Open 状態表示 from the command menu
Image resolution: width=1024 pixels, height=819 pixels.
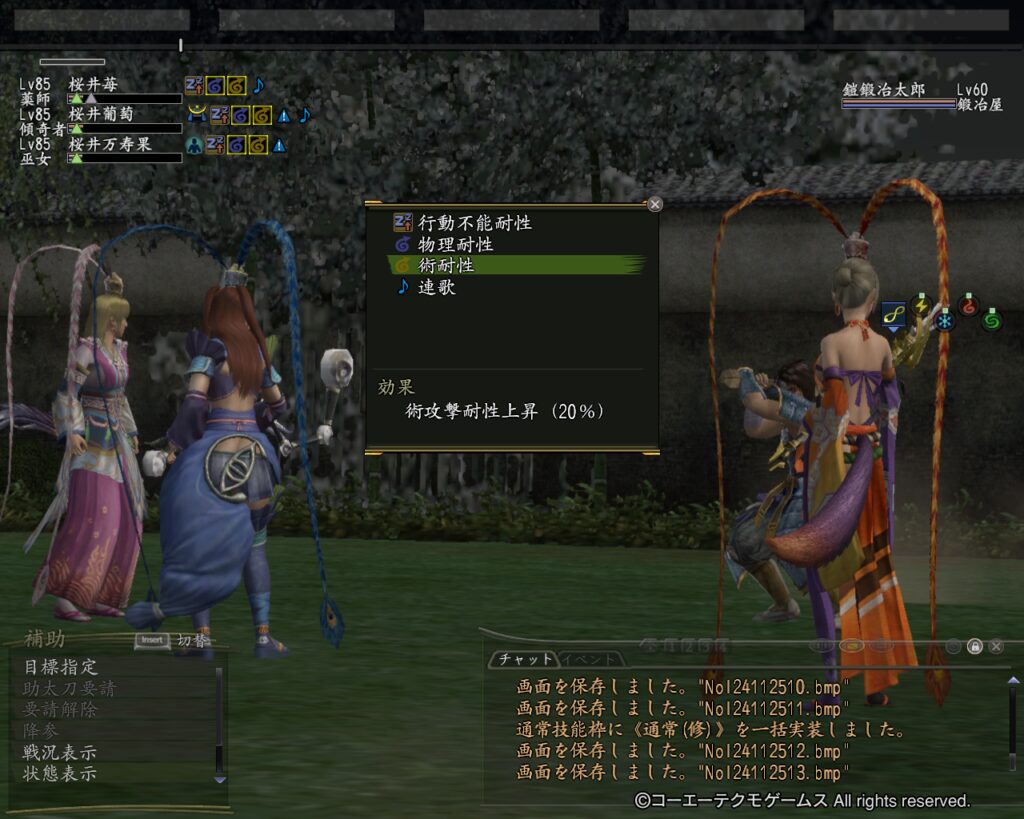60,773
